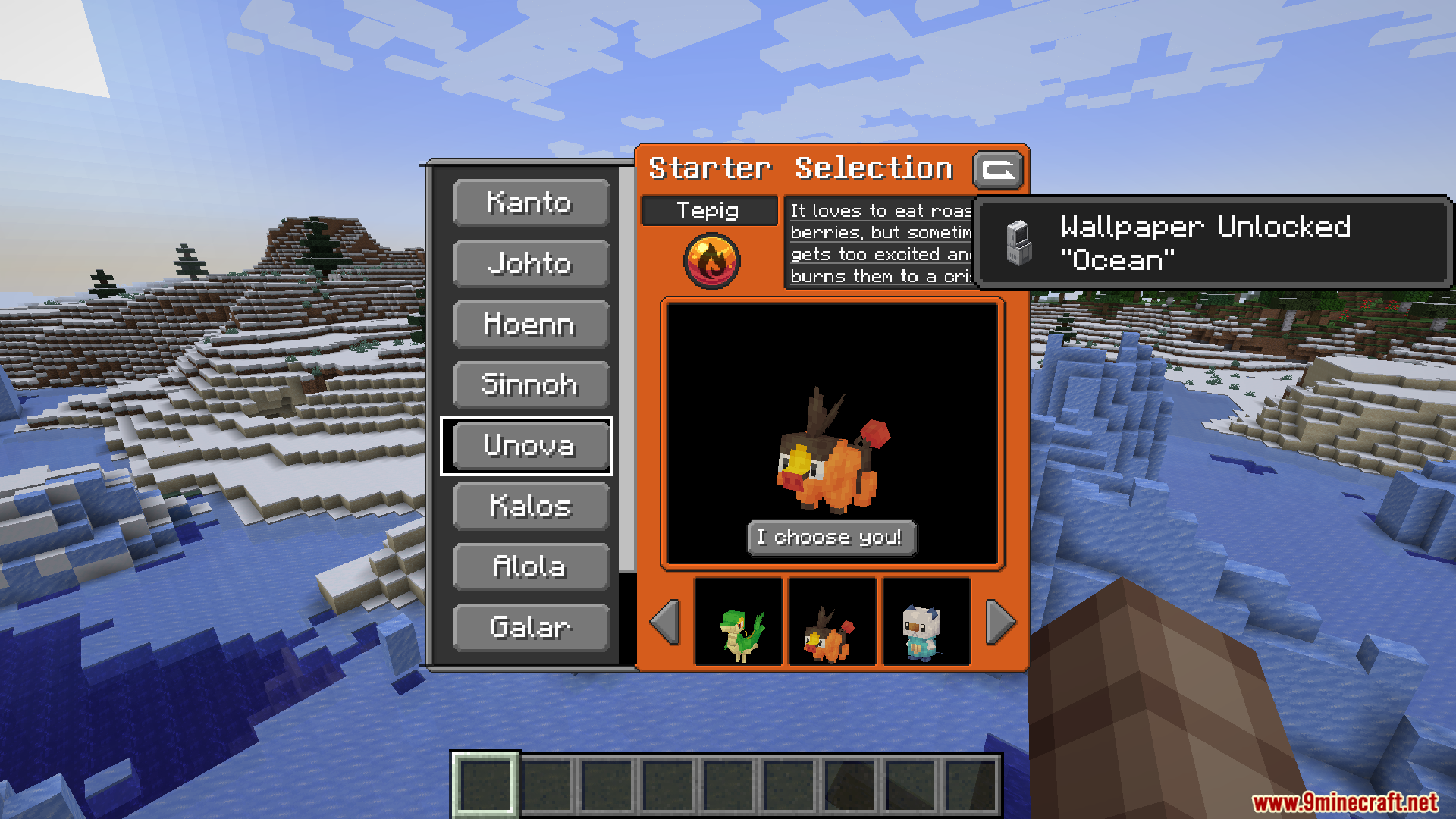Click the Fire type icon next to Tepig

[x=709, y=259]
